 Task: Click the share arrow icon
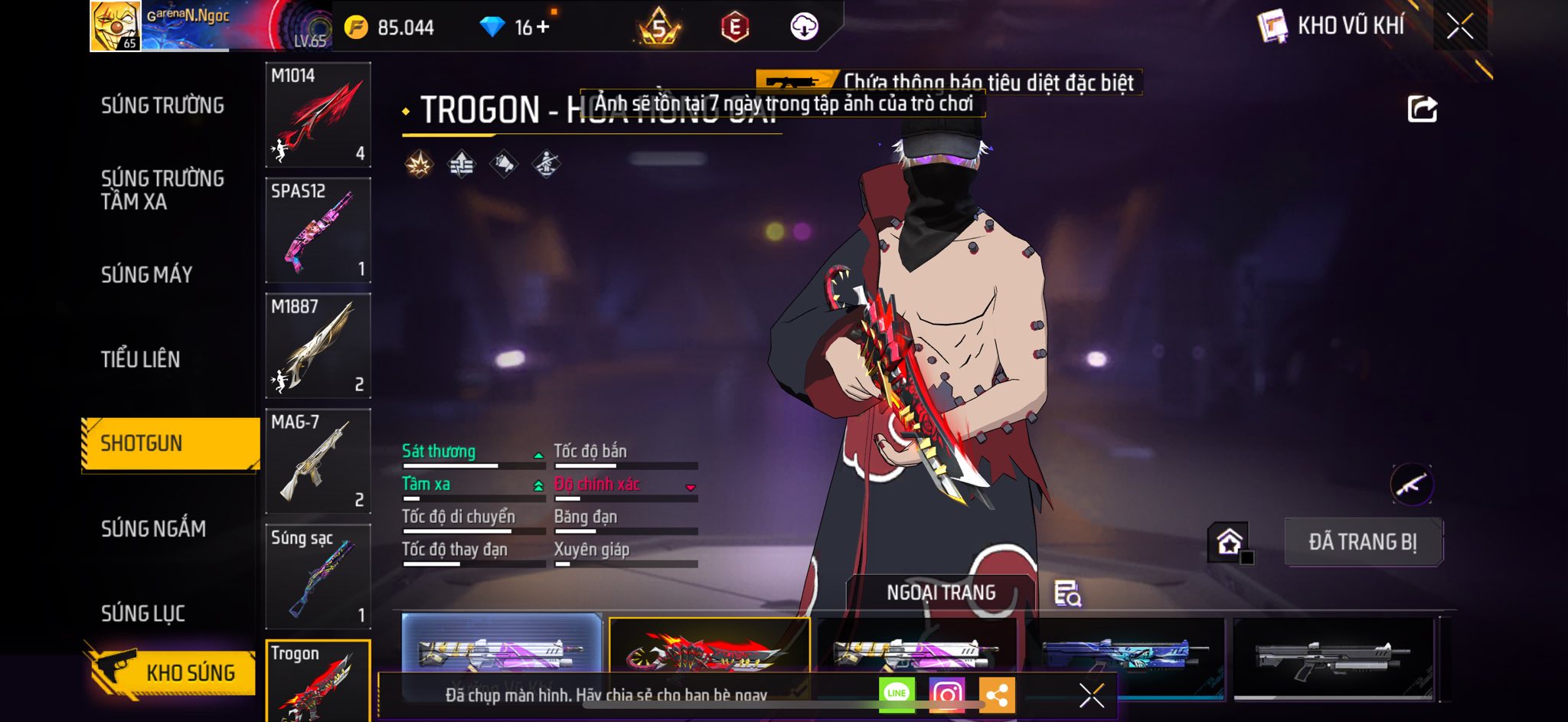click(x=1422, y=109)
